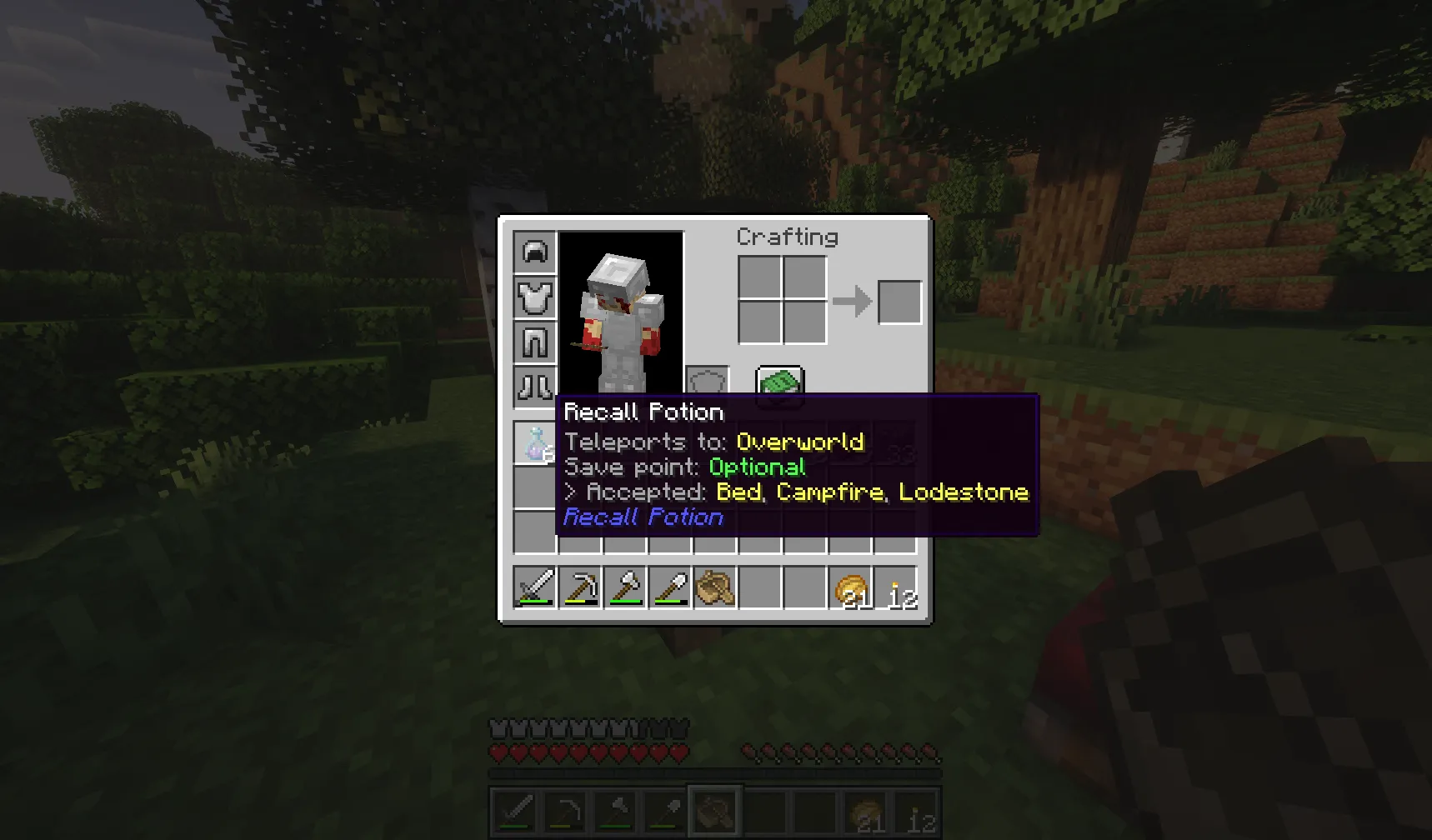Viewport: 1432px width, 840px height.
Task: Click the Crafting panel label
Action: tap(787, 237)
